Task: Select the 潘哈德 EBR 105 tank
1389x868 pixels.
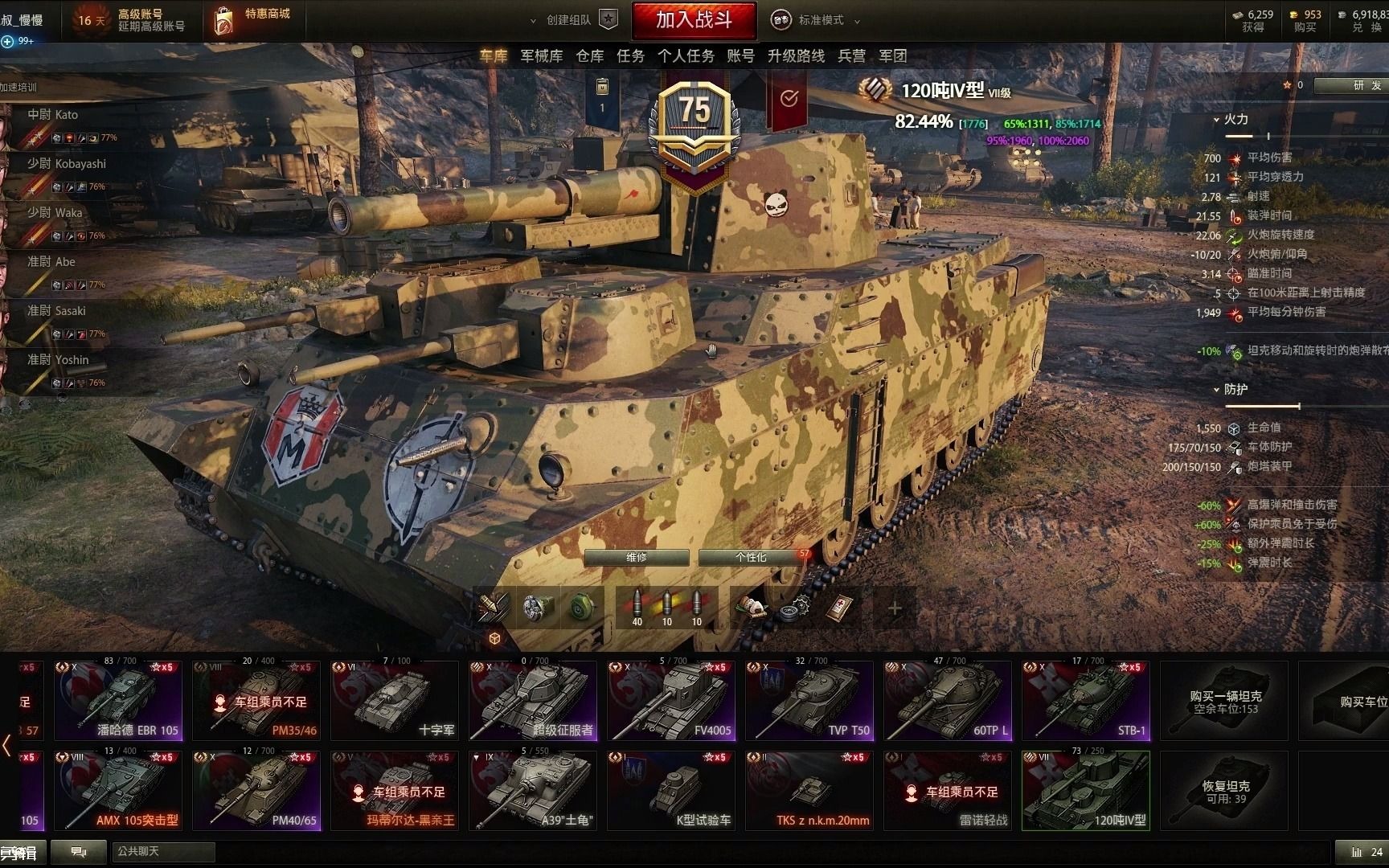Action: [x=118, y=700]
